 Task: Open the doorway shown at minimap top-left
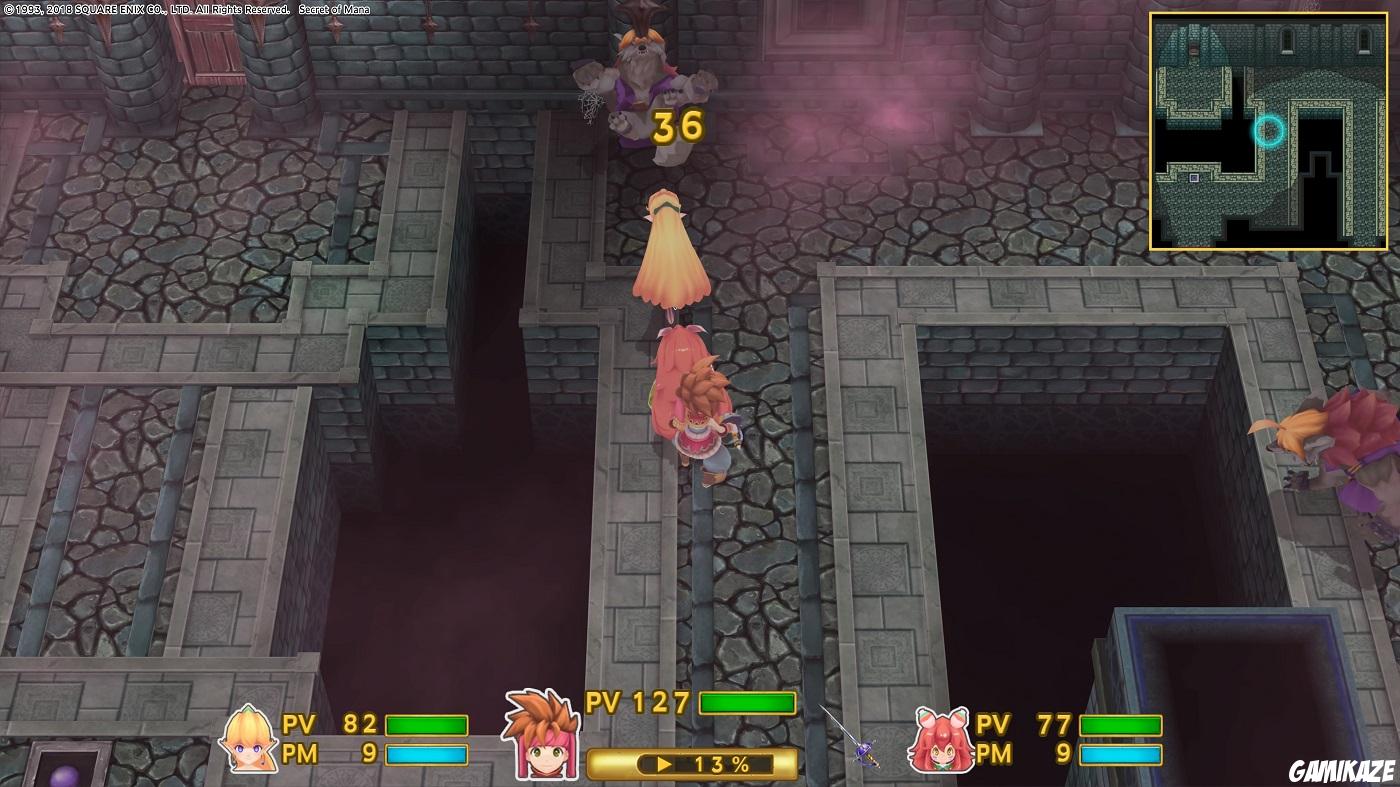(1193, 48)
